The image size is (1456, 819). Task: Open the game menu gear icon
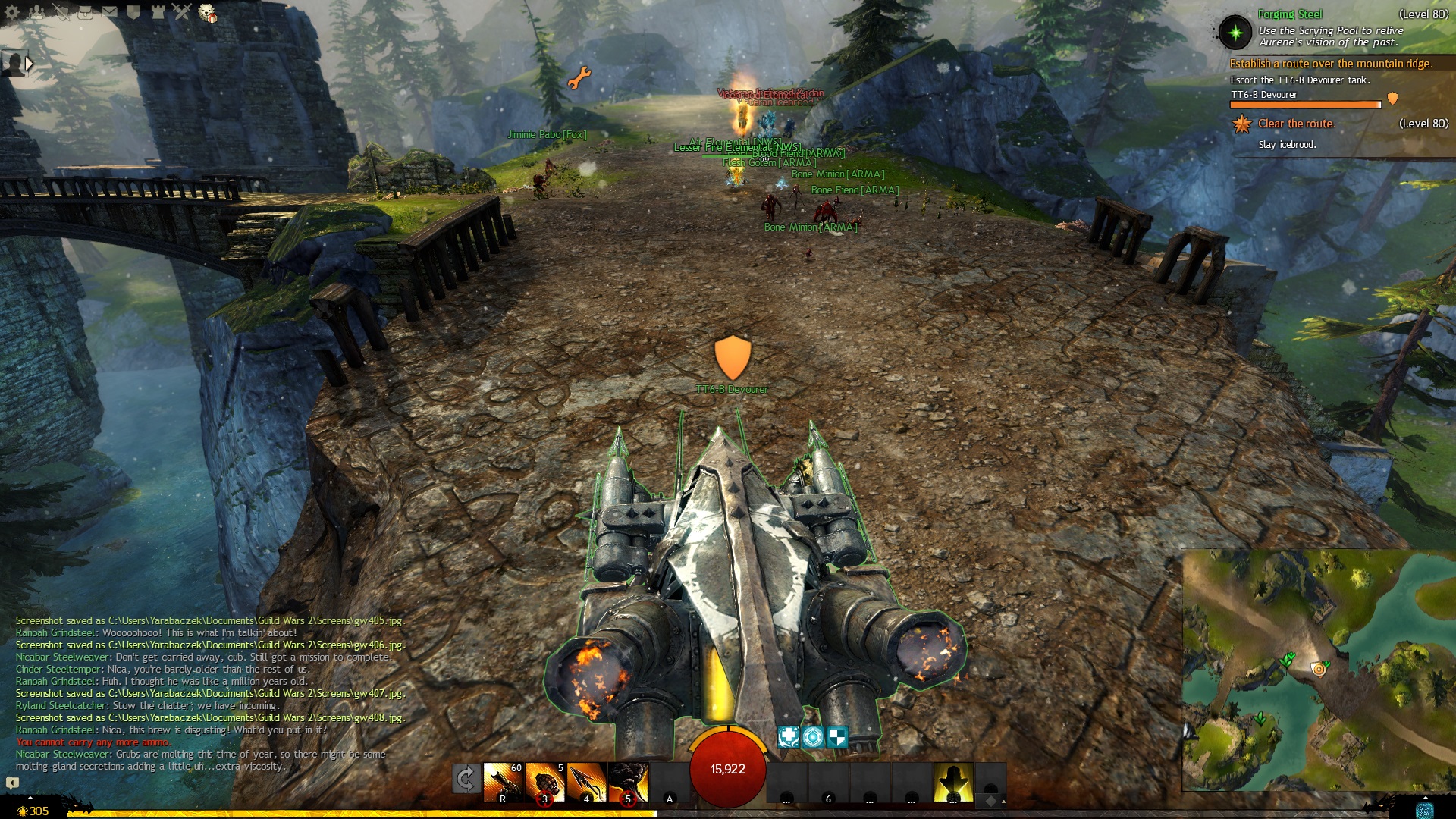[12, 12]
